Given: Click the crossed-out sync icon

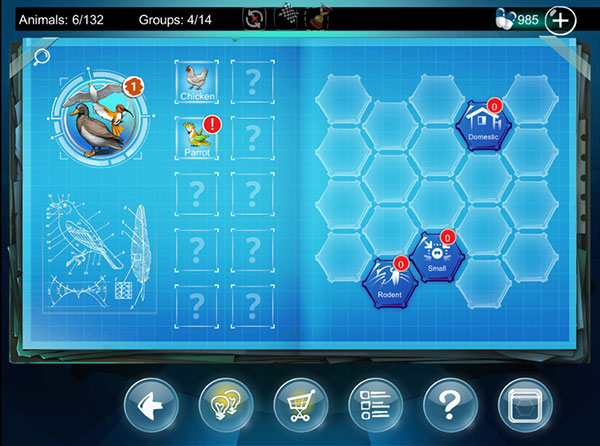Looking at the screenshot, I should pyautogui.click(x=255, y=18).
